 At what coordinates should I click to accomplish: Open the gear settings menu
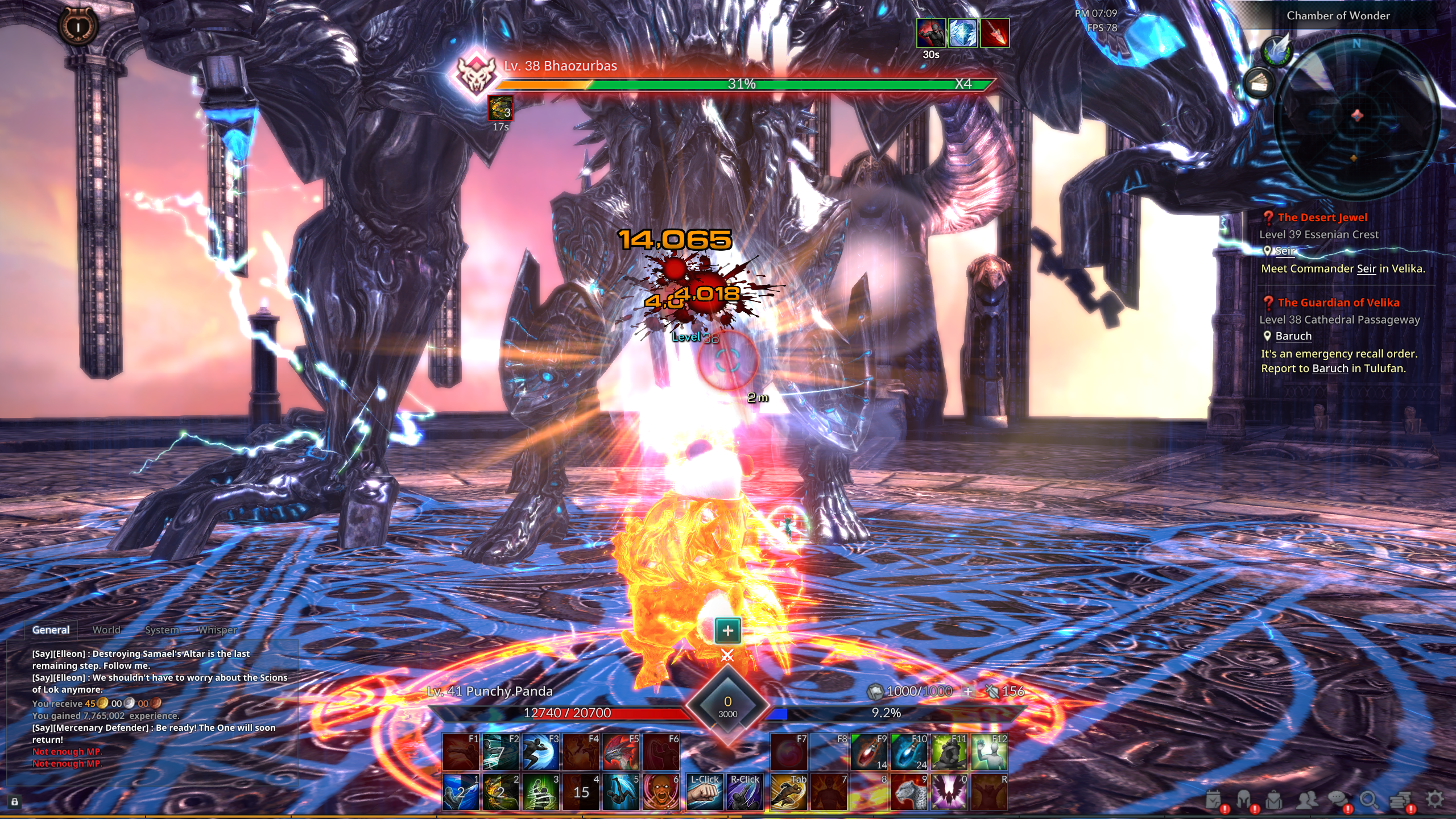pyautogui.click(x=1435, y=799)
